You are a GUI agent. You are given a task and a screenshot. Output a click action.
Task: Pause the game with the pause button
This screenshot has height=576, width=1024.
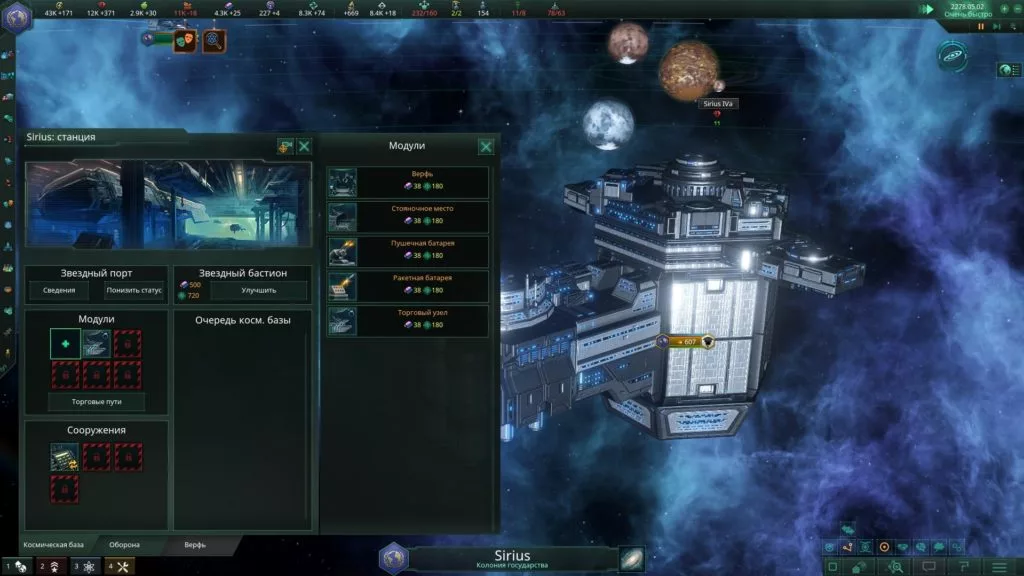coord(981,26)
